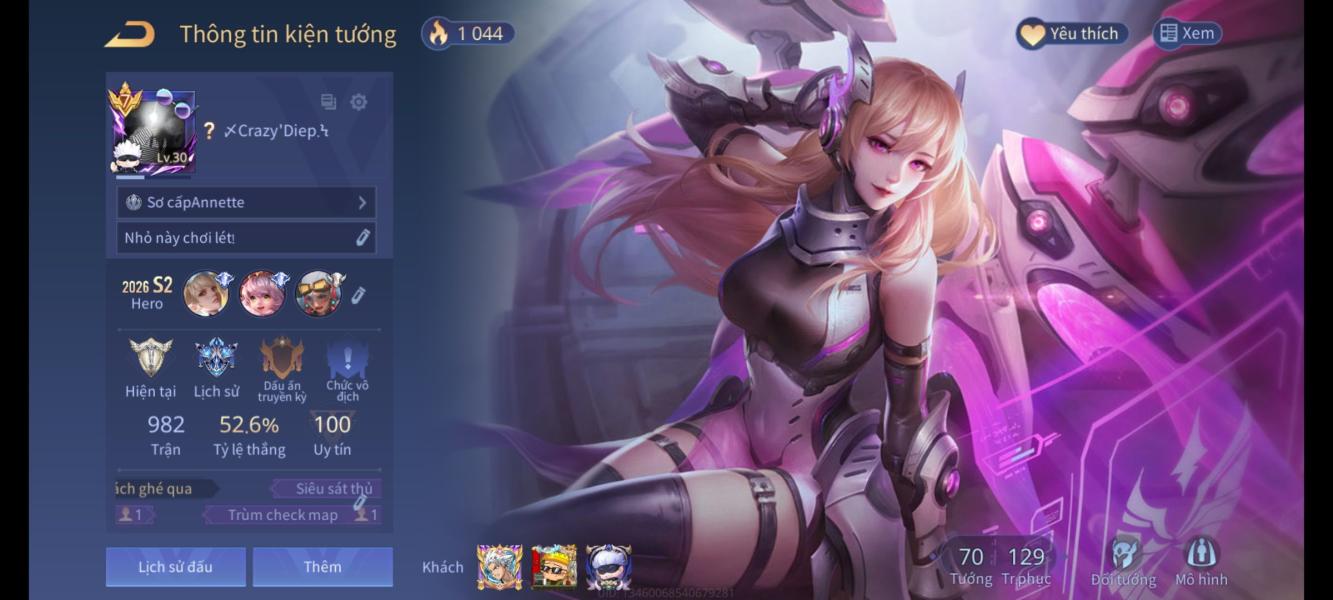
Task: Select the Trùm check map tag
Action: click(x=283, y=515)
